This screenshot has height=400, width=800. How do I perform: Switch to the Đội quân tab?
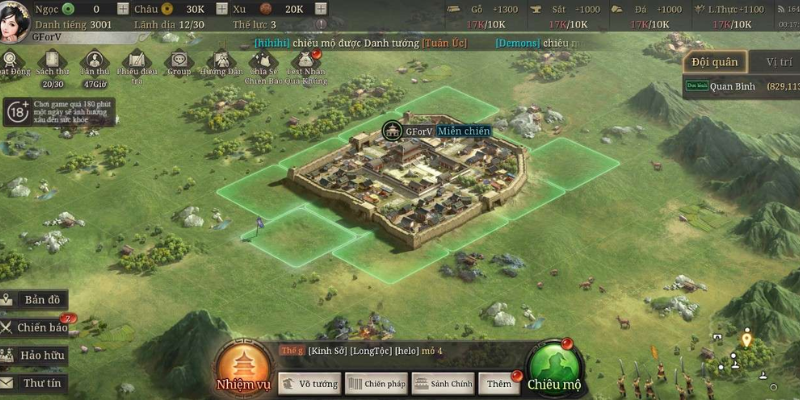tap(714, 62)
